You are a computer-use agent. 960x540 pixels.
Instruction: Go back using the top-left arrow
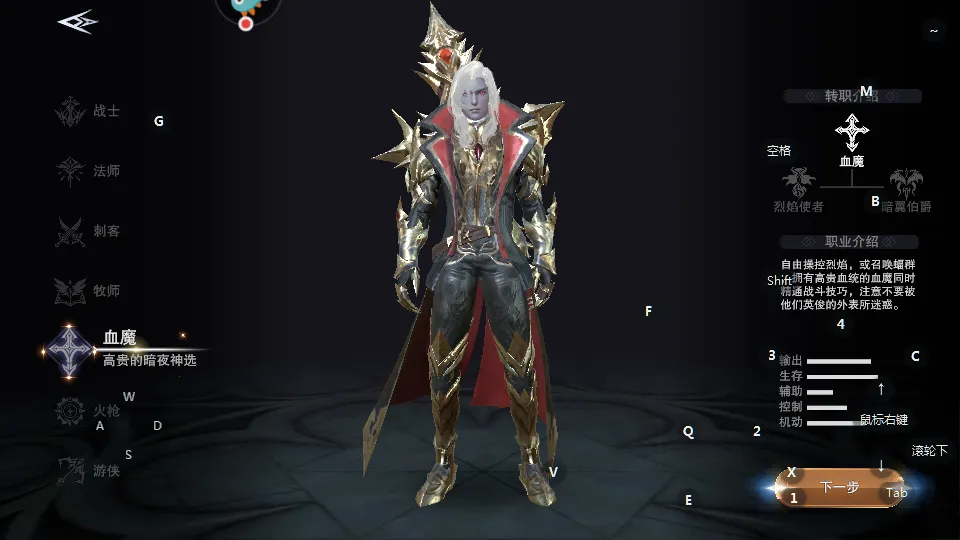(77, 22)
